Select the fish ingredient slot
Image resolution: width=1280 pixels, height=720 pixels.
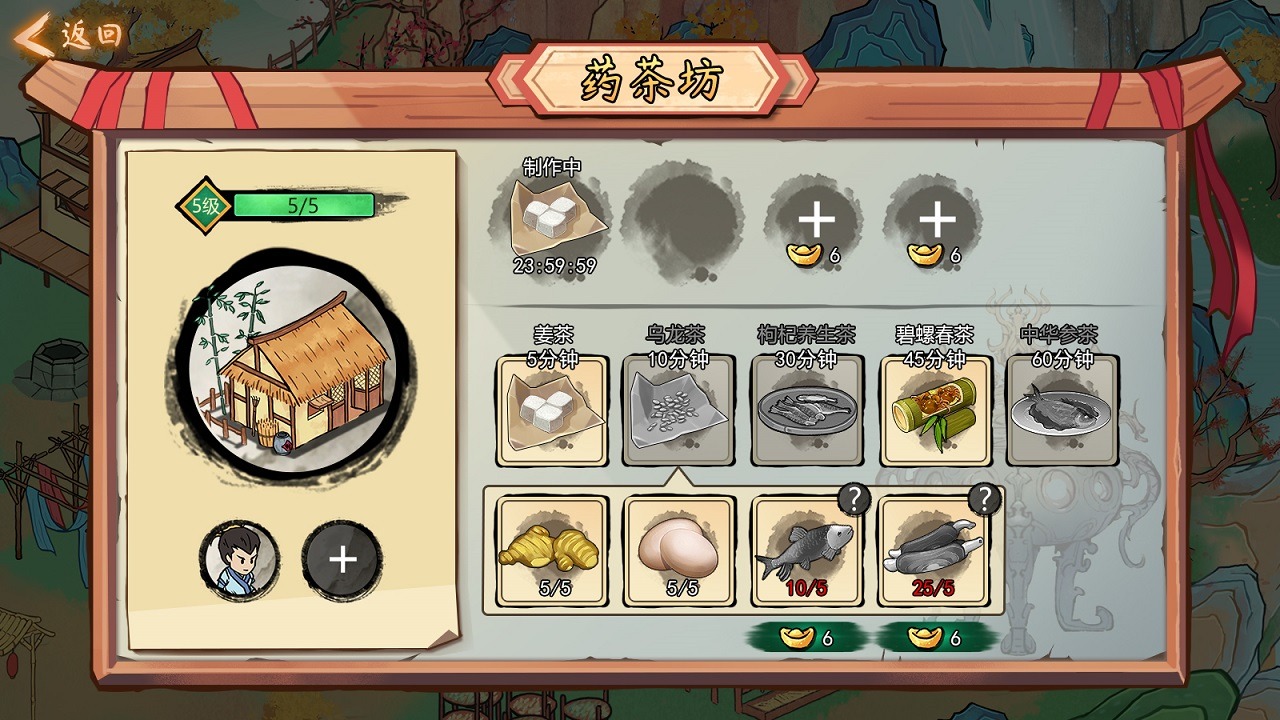click(x=806, y=552)
